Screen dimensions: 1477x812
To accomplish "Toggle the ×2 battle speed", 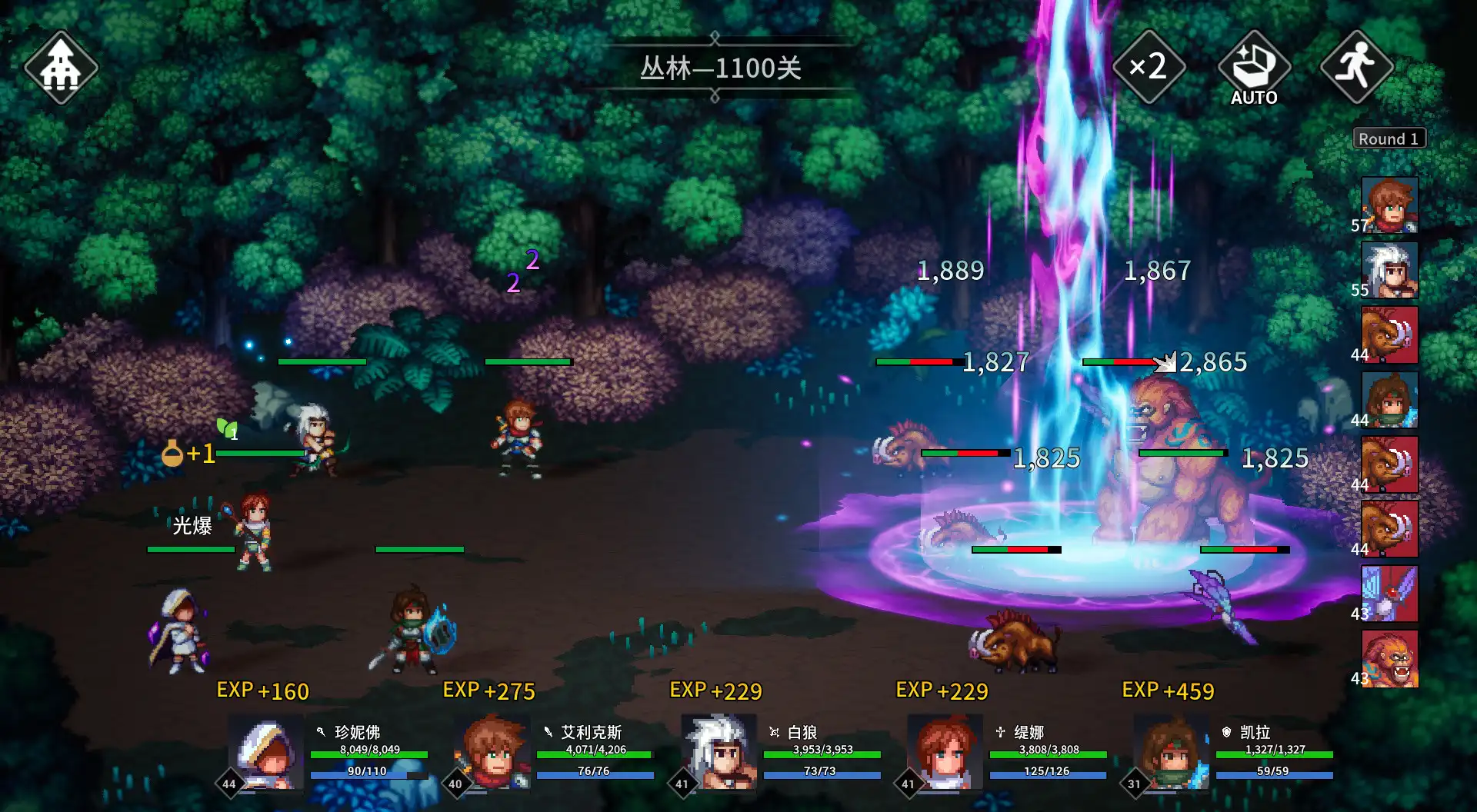I will (x=1149, y=68).
